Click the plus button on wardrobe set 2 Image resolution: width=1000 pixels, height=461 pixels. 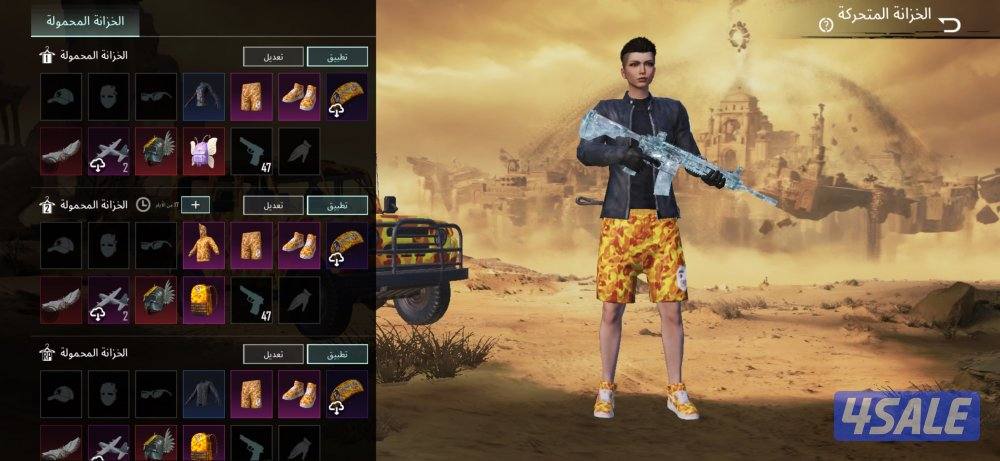[x=195, y=205]
